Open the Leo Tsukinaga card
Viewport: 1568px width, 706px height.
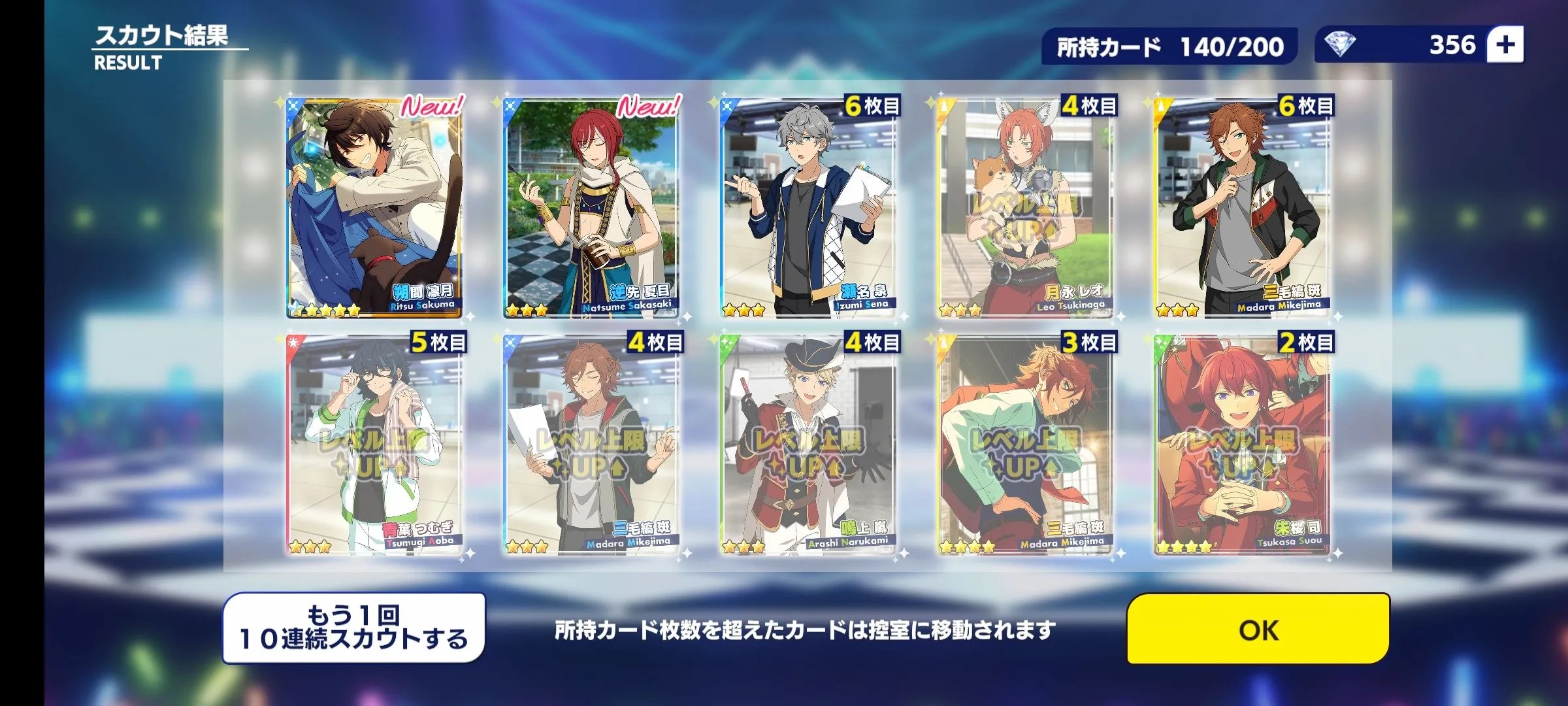click(1025, 209)
